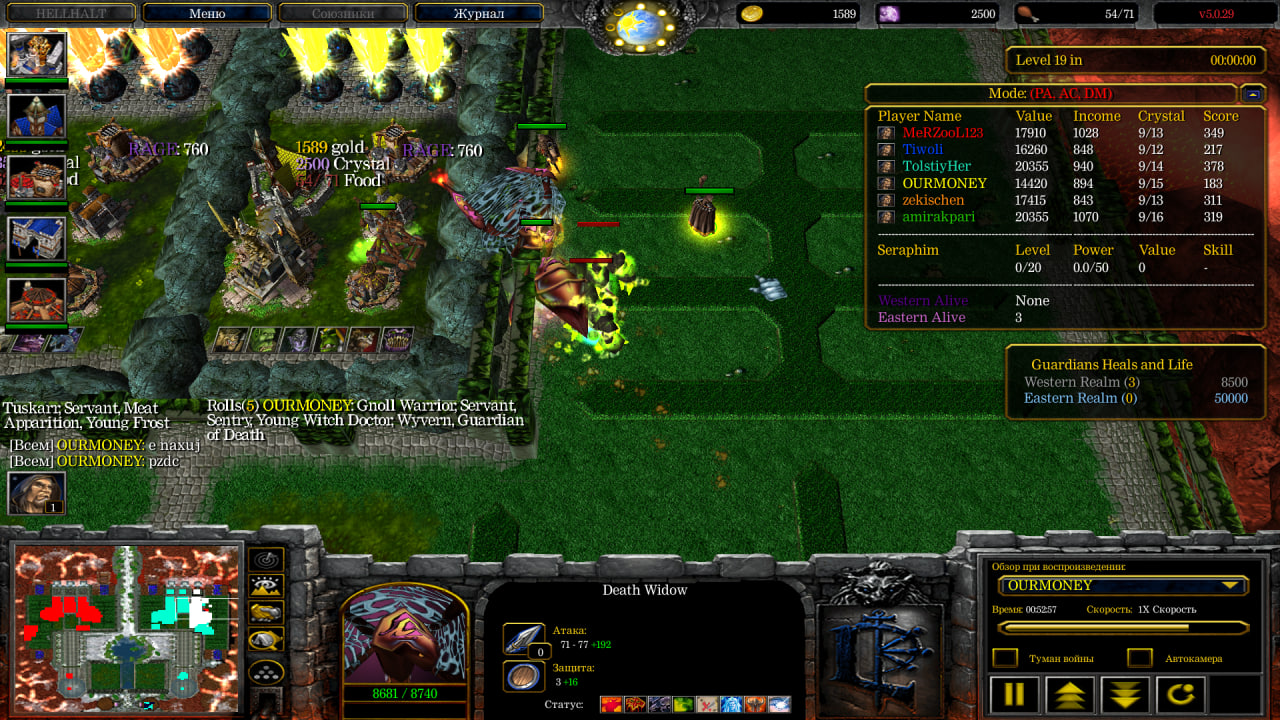The width and height of the screenshot is (1280, 720).
Task: Toggle the Туман войны checkbox
Action: 1005,658
